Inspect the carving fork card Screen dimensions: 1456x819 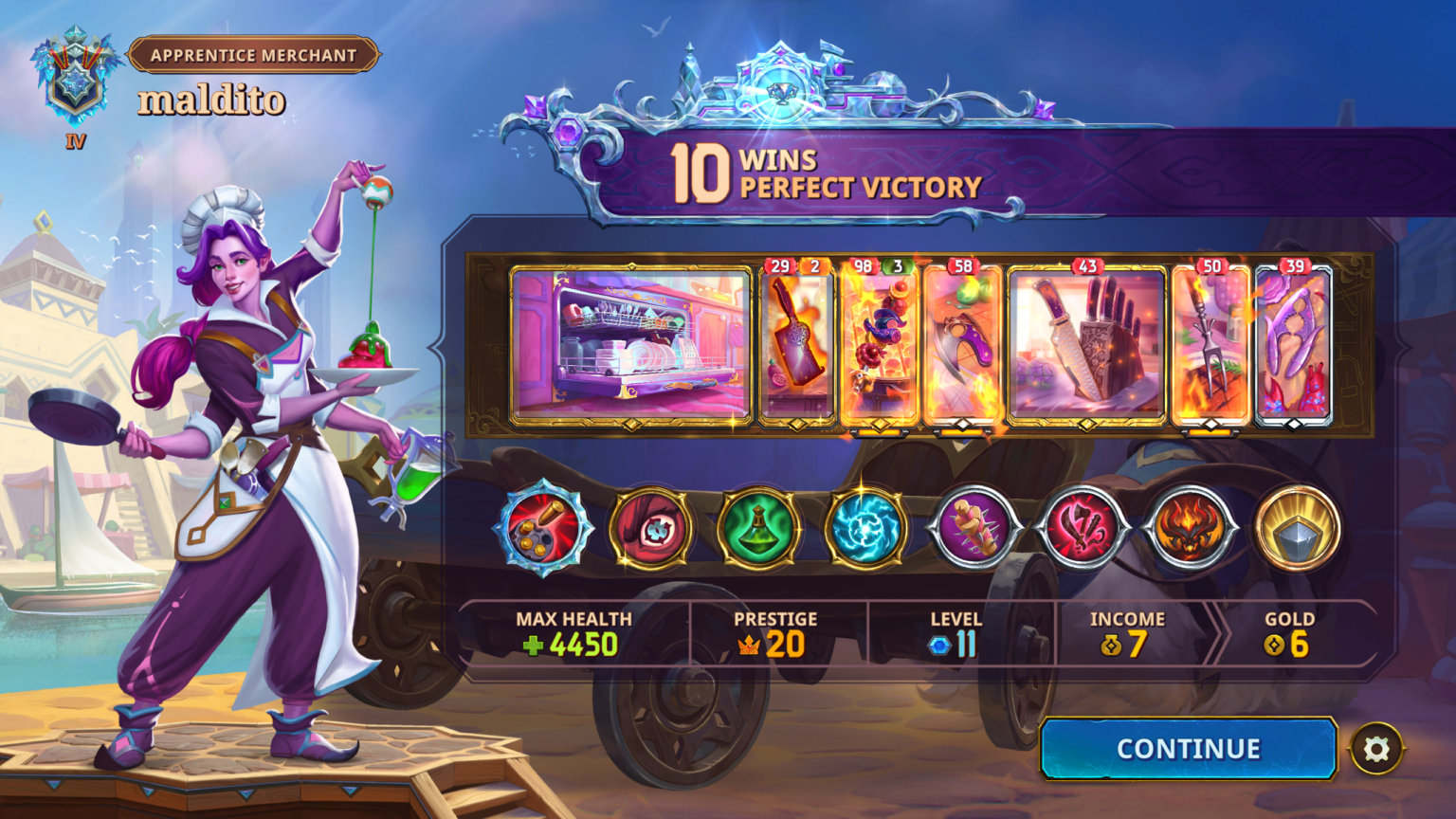[x=1210, y=344]
